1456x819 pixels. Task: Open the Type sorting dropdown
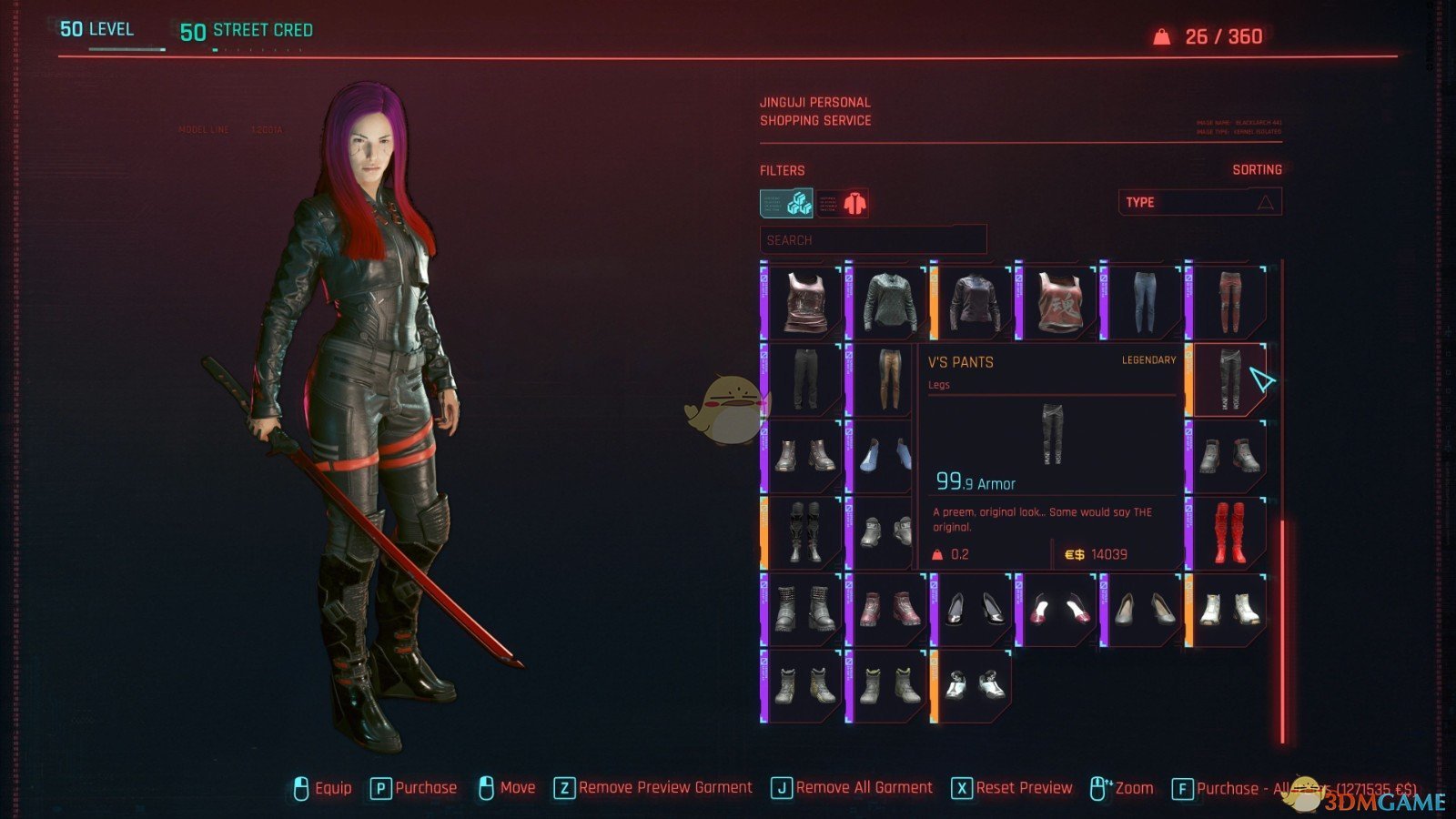[x=1199, y=202]
